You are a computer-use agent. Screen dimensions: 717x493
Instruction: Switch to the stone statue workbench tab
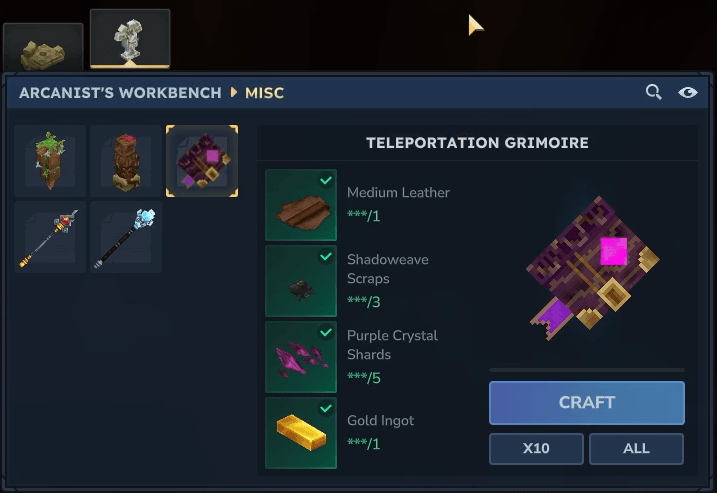click(130, 40)
